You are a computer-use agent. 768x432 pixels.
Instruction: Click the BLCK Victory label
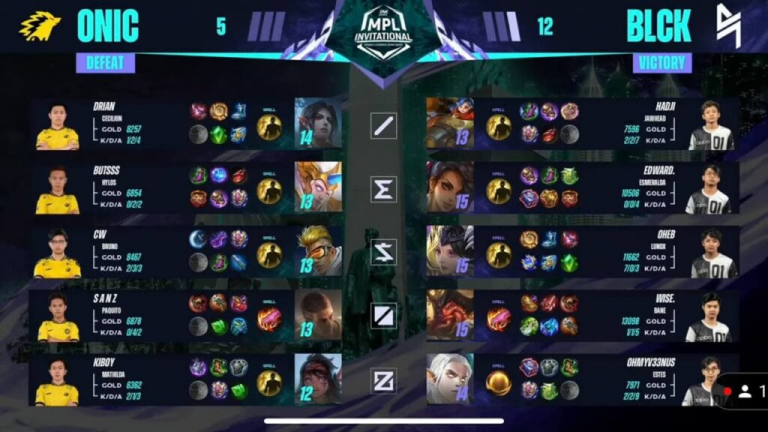[x=661, y=63]
